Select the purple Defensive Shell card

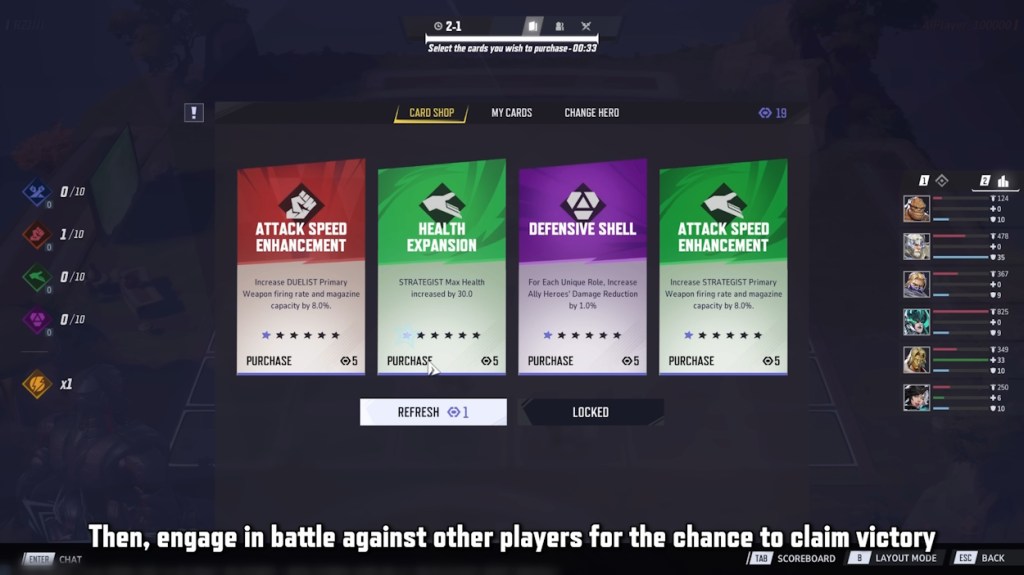pyautogui.click(x=582, y=266)
